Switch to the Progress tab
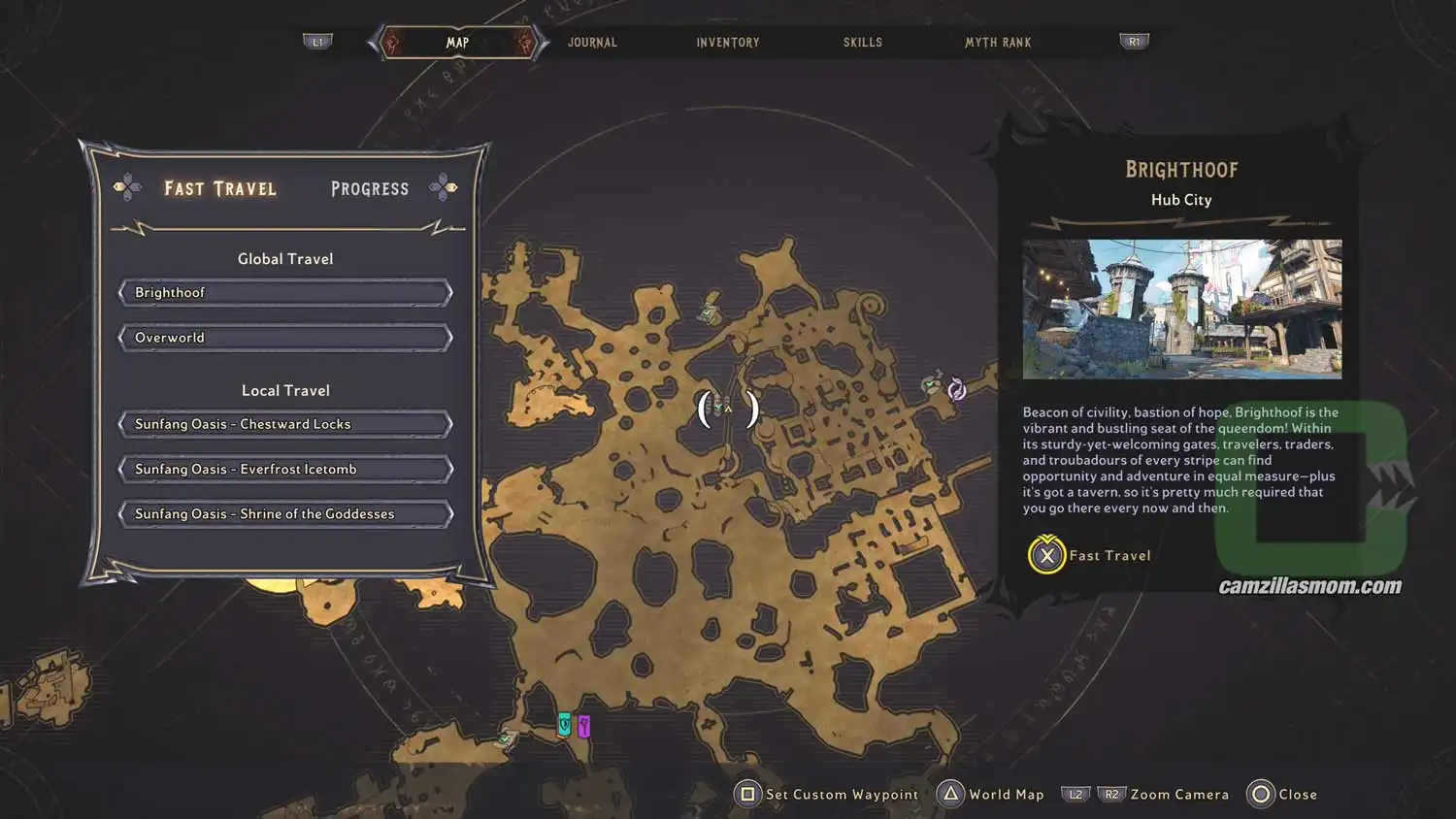This screenshot has width=1456, height=819. pyautogui.click(x=369, y=188)
